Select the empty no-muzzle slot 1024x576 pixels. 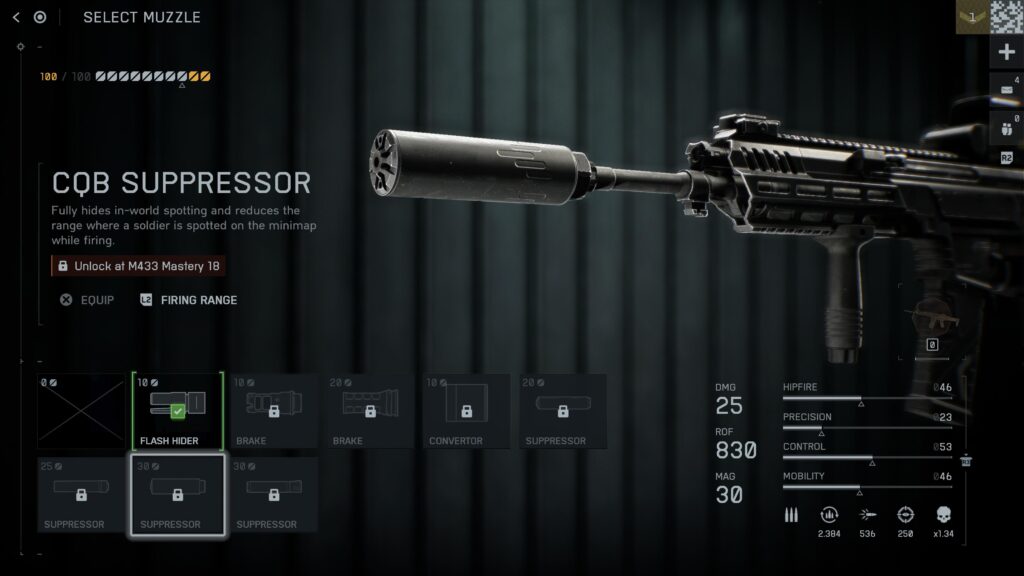(82, 411)
